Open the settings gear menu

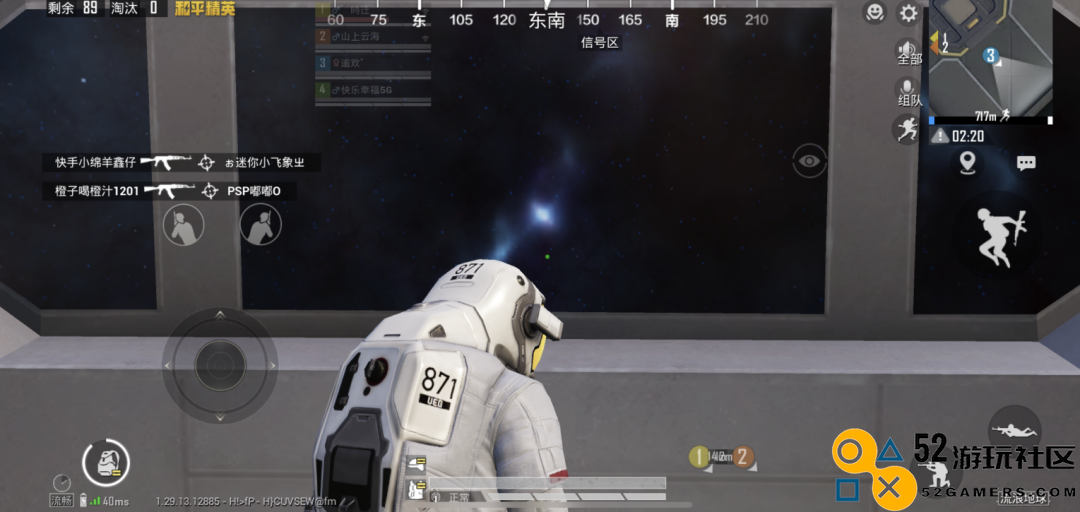point(908,13)
